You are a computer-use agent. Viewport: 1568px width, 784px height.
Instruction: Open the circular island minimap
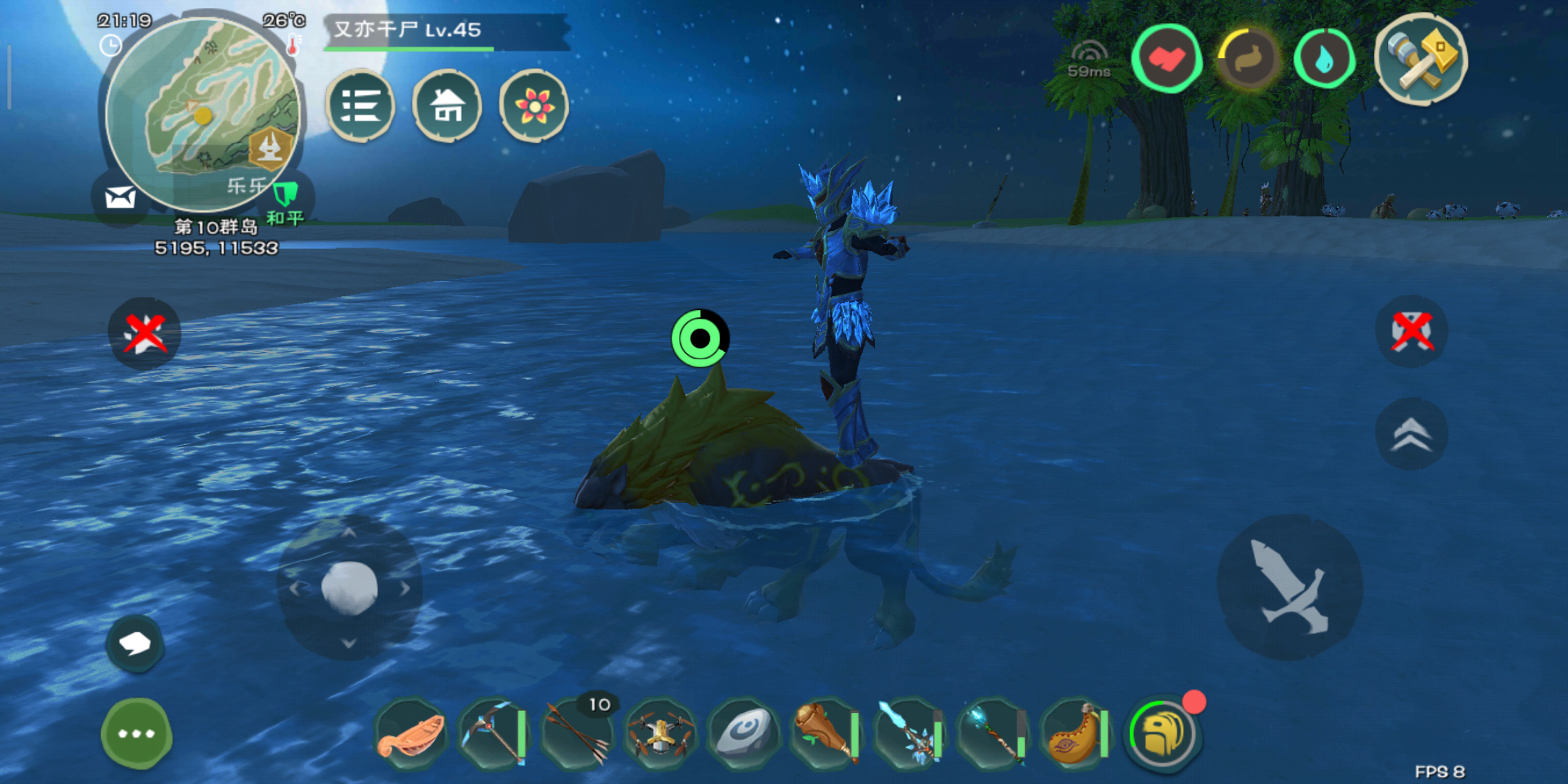click(x=202, y=114)
